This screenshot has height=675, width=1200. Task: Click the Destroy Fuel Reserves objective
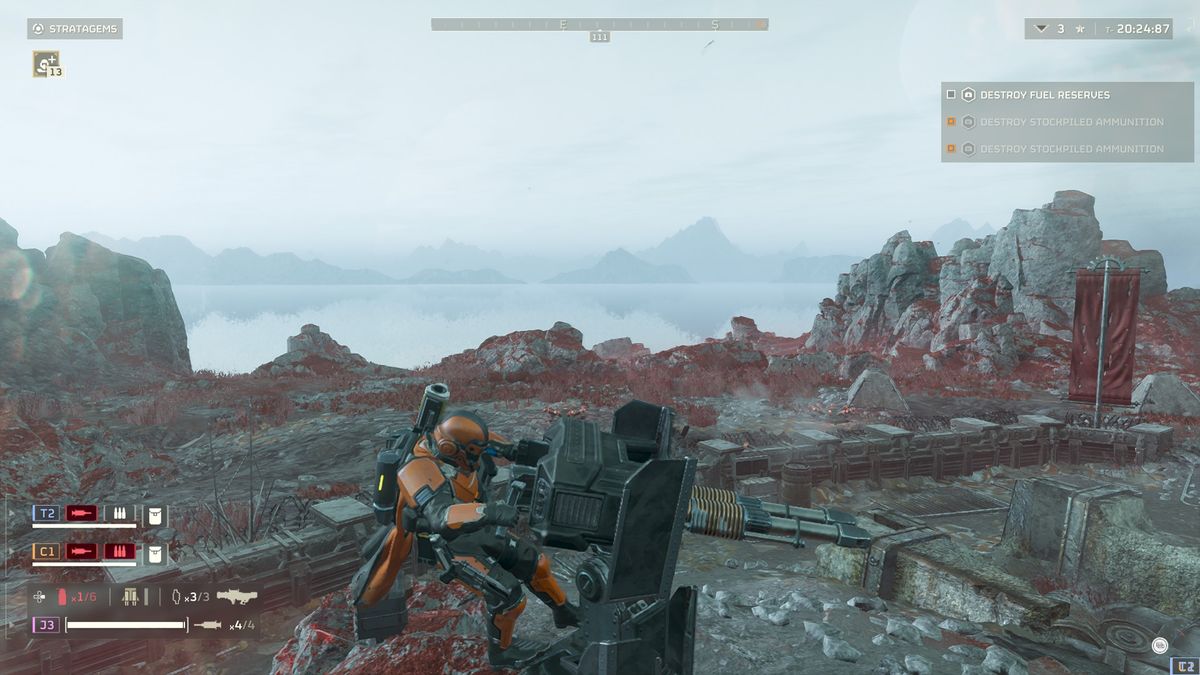(1044, 95)
